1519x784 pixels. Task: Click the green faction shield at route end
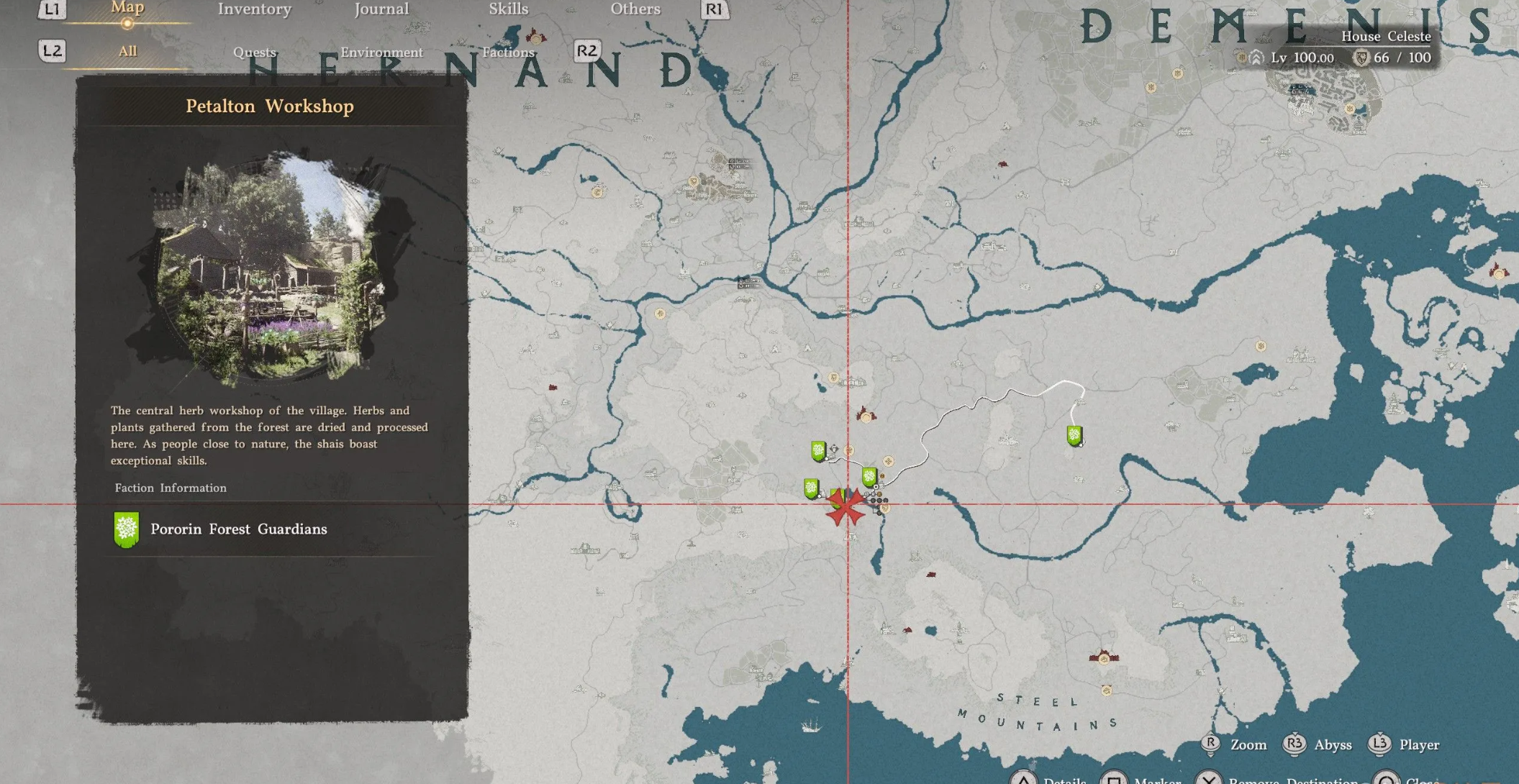pos(1074,435)
